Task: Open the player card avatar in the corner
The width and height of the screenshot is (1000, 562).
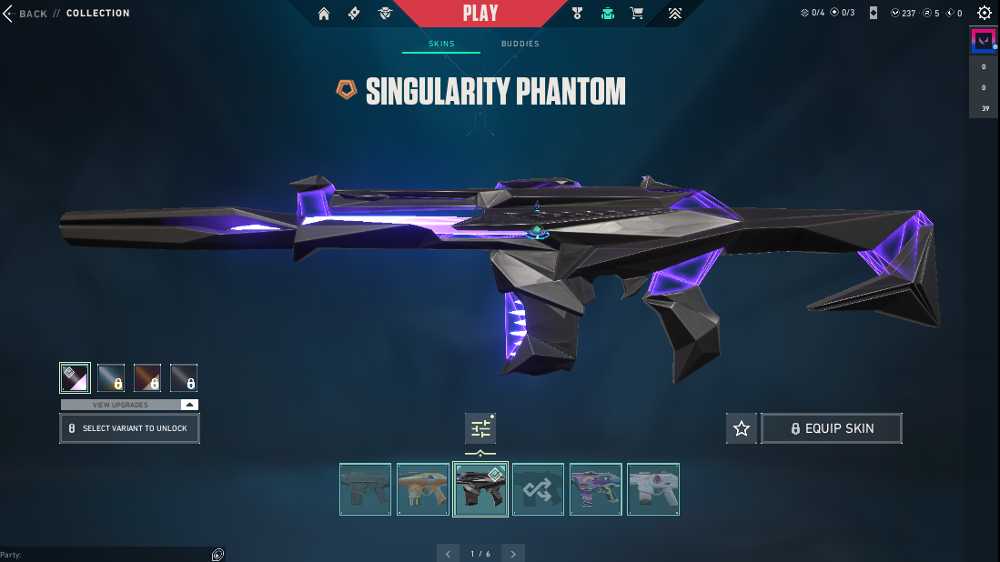Action: click(x=984, y=41)
